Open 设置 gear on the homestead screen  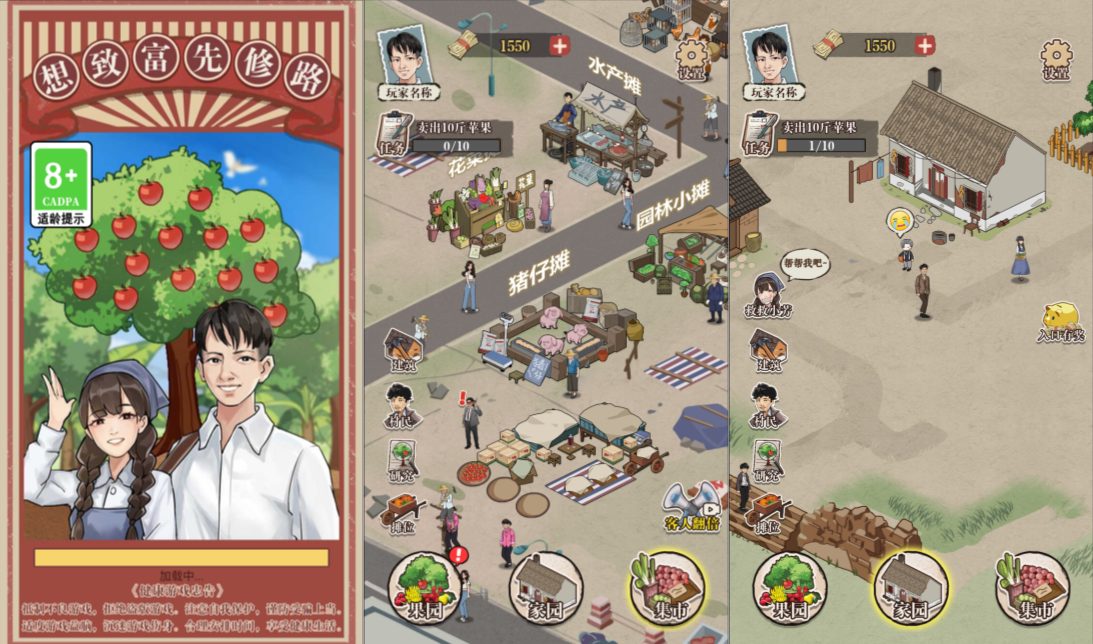click(x=1056, y=59)
